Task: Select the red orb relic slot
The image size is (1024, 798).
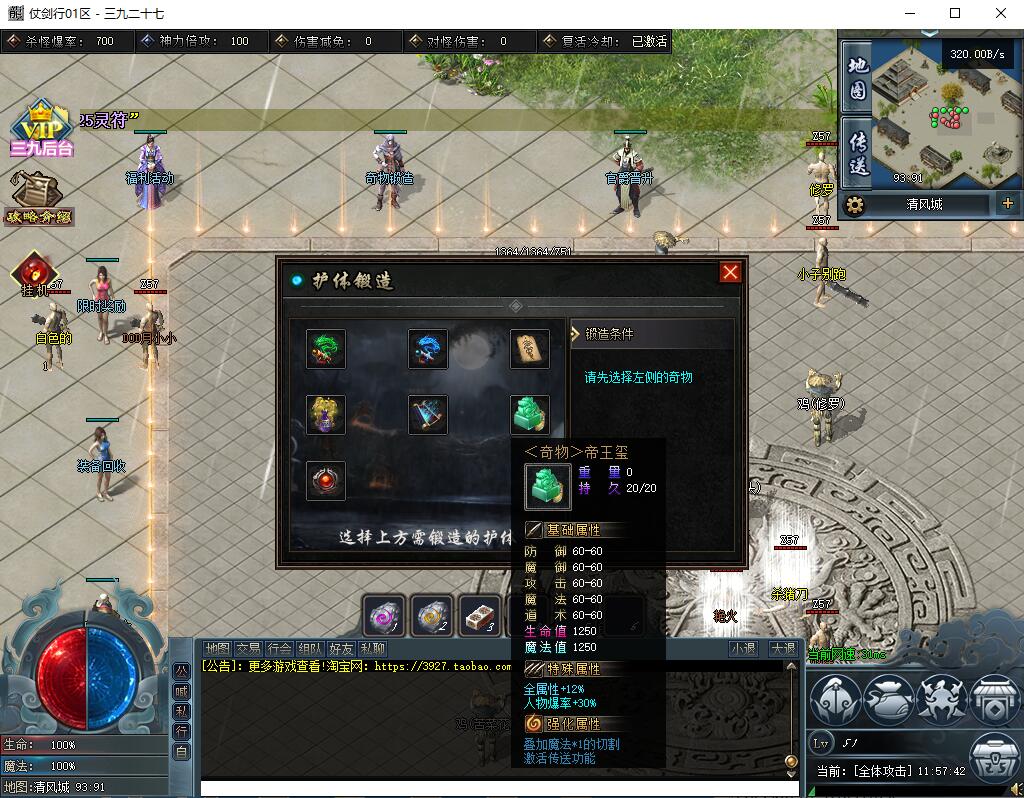Action: click(326, 480)
